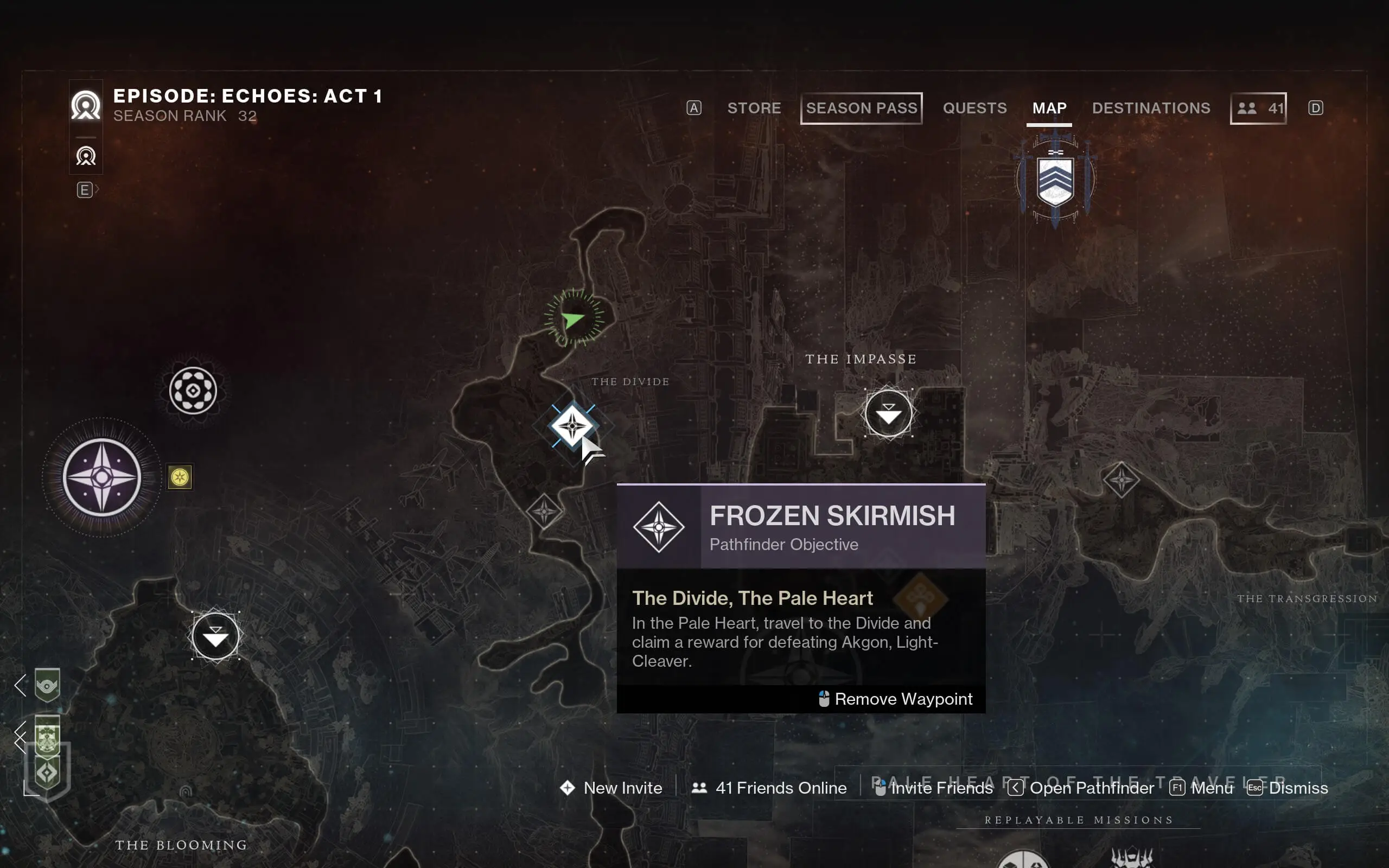The height and width of the screenshot is (868, 1389).
Task: Switch to the DESTINATIONS tab
Action: (x=1151, y=108)
